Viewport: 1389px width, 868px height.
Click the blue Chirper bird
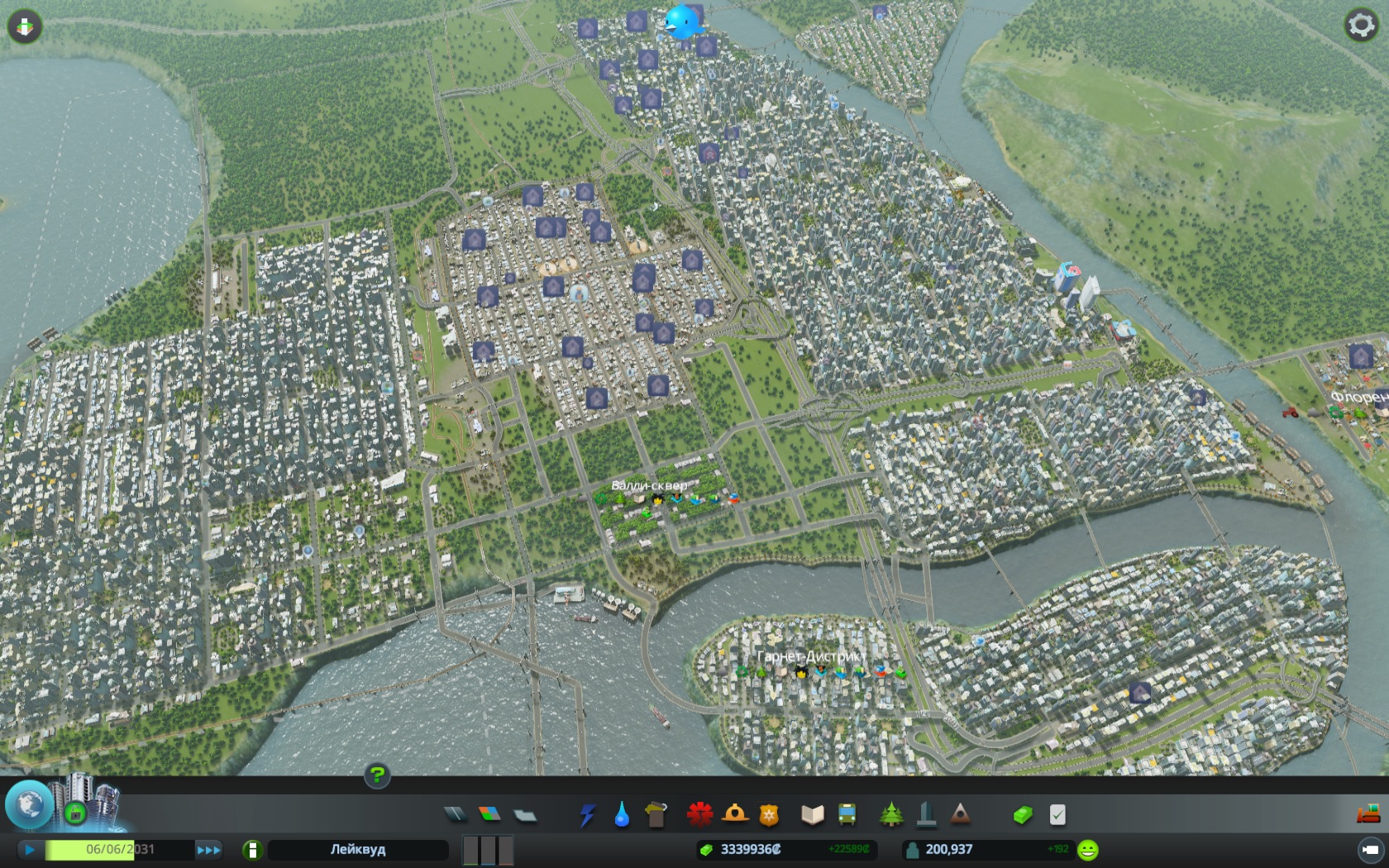coord(684,22)
